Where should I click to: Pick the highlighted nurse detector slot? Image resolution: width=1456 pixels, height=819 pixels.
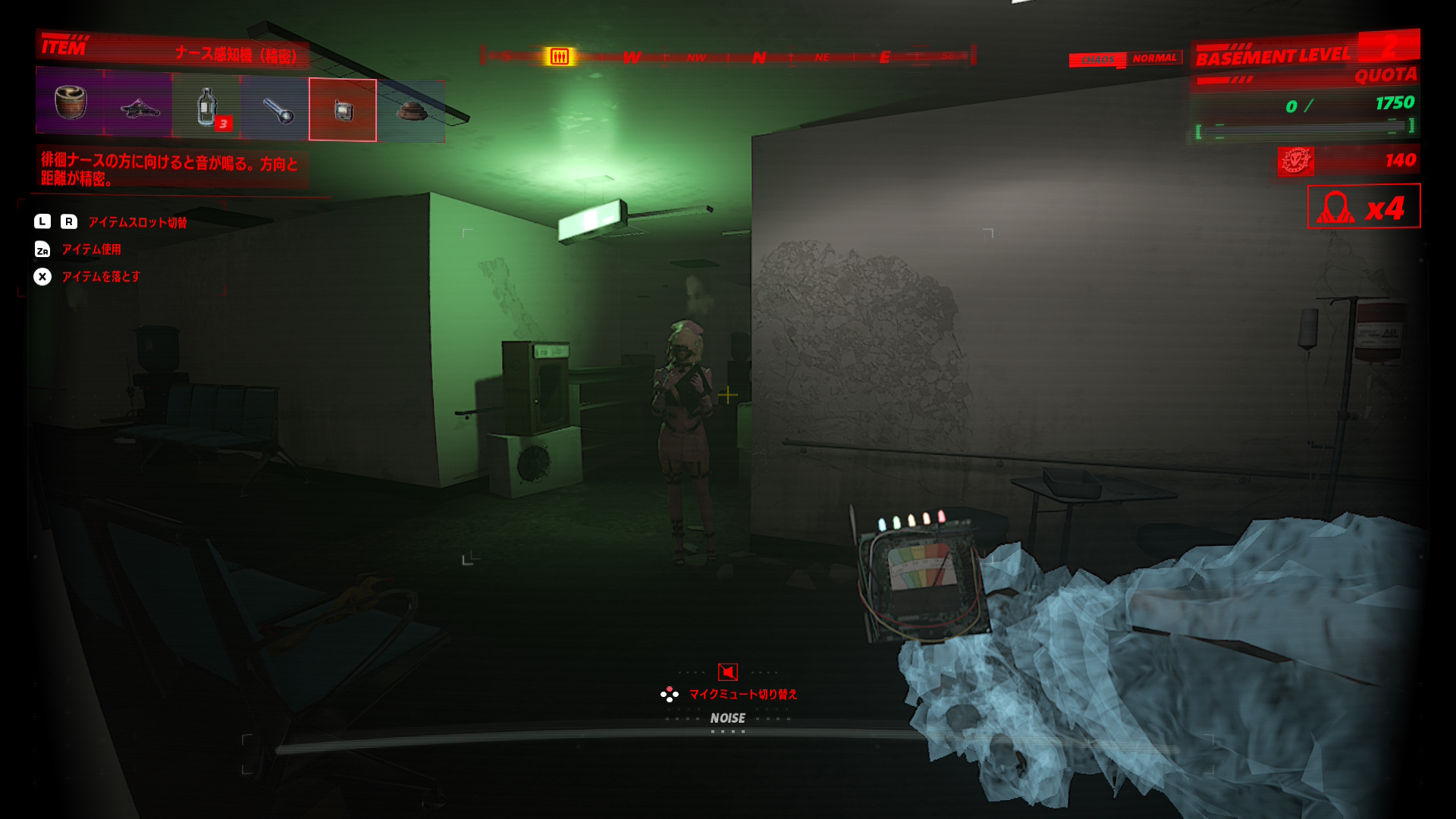point(343,110)
